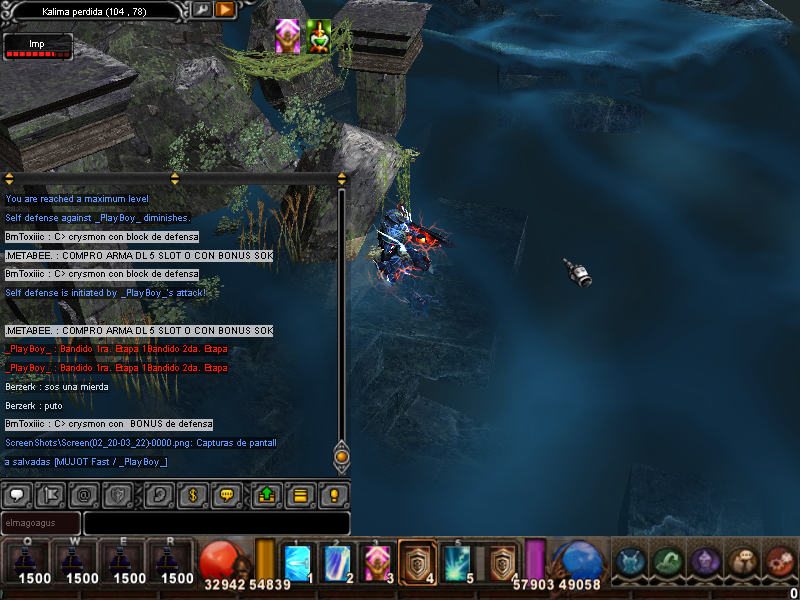Open the gears system menu button

coord(779,562)
